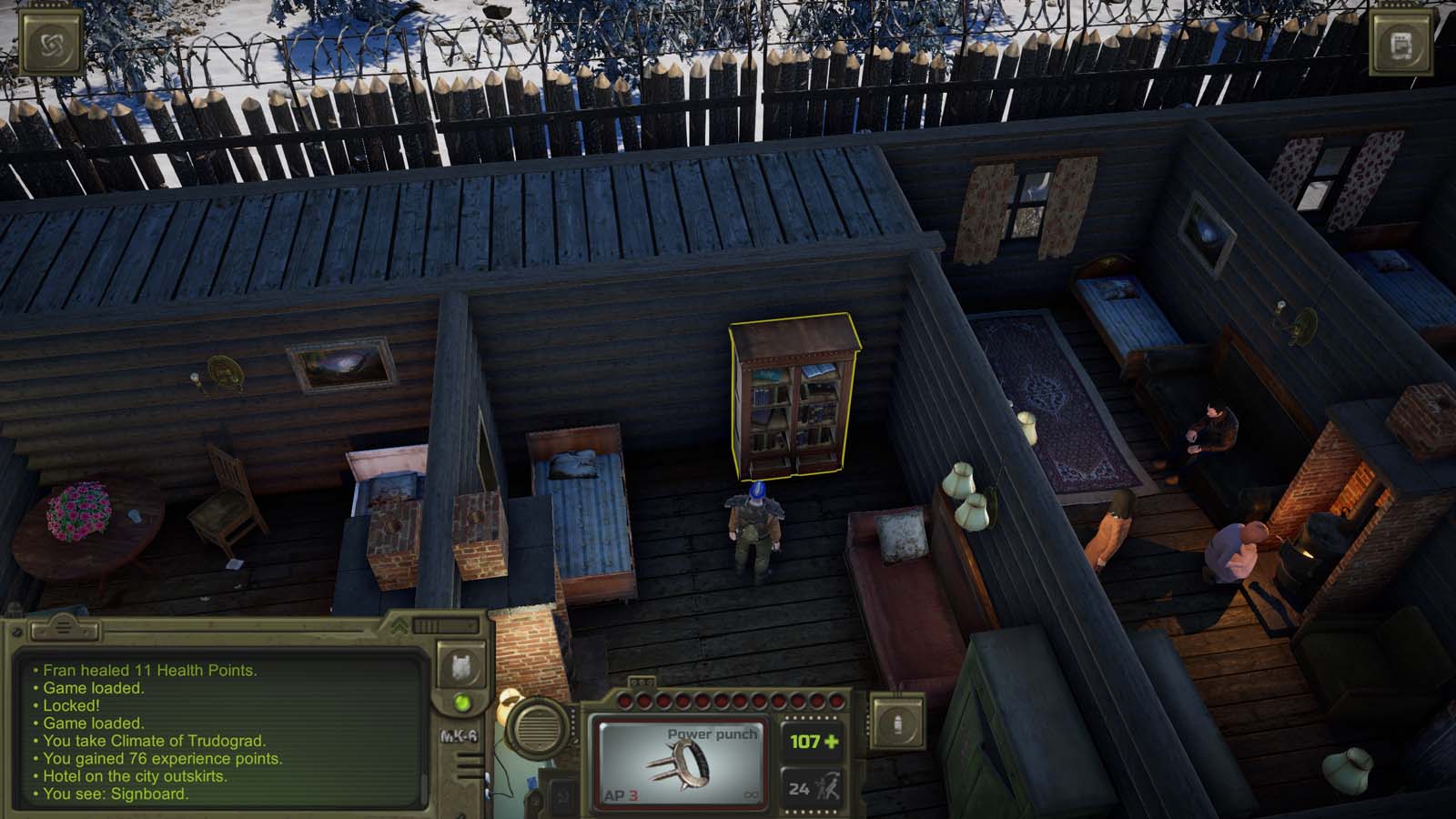The image size is (1456, 819).
Task: Click the running figure movement icon
Action: 829,784
